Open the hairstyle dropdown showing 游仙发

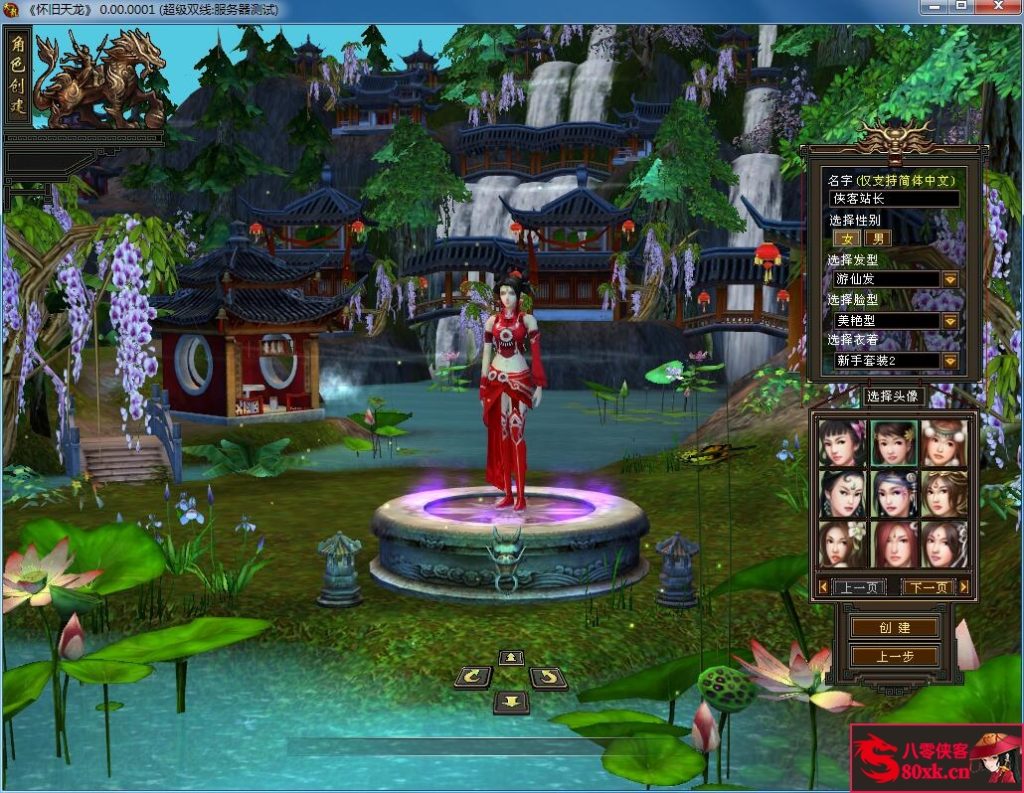950,279
